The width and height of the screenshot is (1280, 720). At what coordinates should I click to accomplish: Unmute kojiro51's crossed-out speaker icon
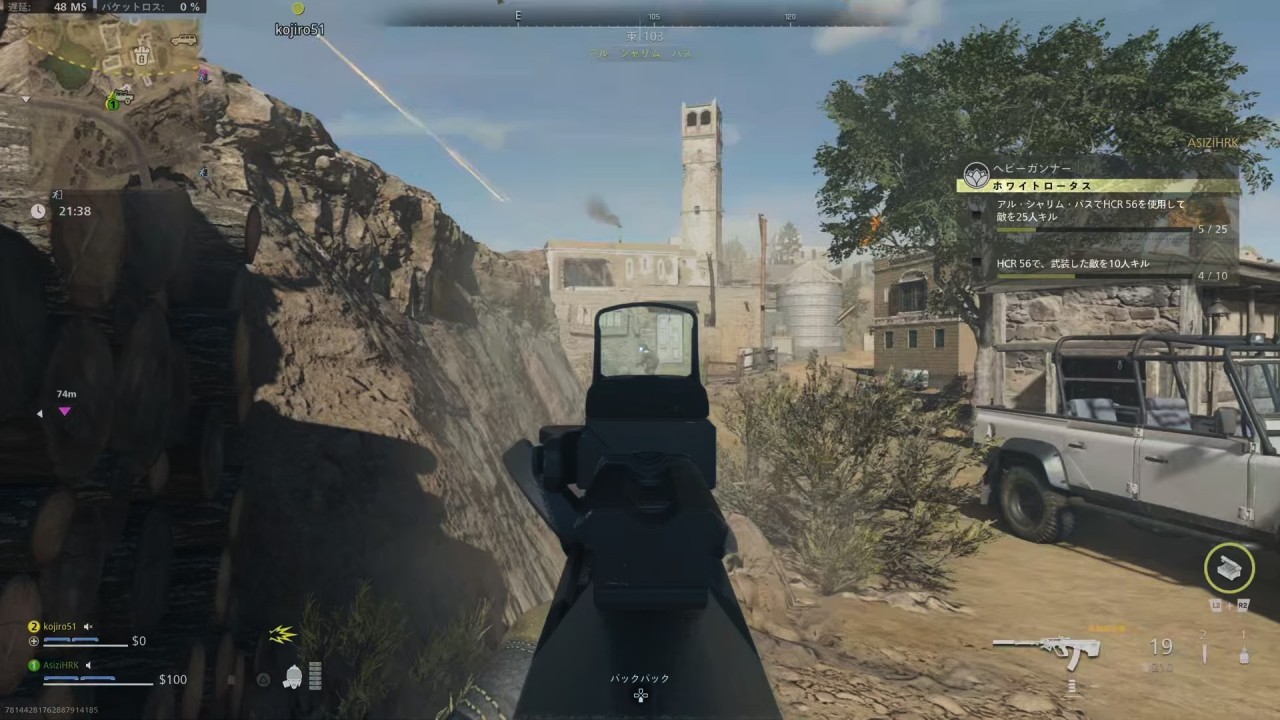click(x=88, y=627)
